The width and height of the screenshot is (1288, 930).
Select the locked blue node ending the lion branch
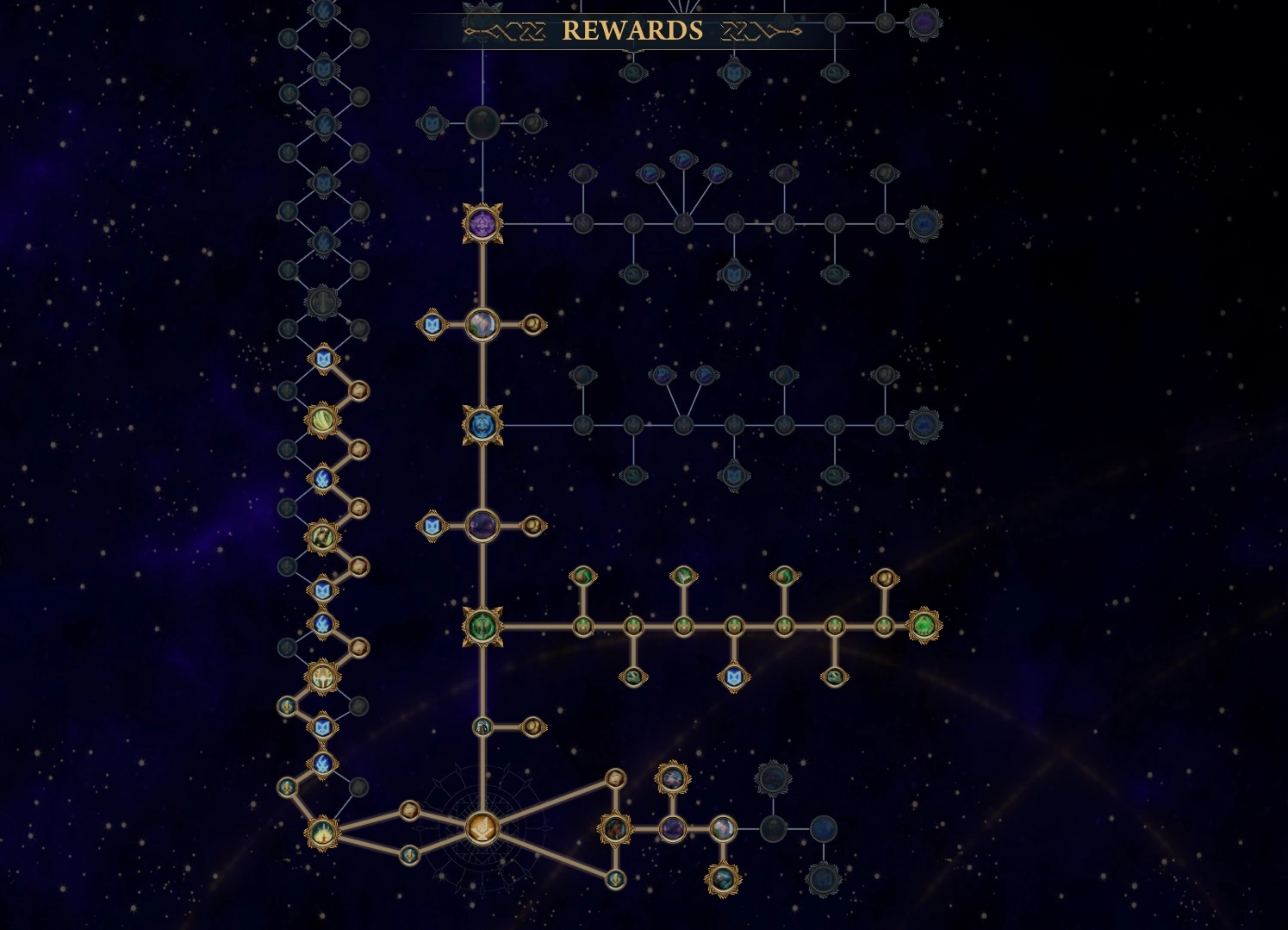pyautogui.click(x=924, y=425)
